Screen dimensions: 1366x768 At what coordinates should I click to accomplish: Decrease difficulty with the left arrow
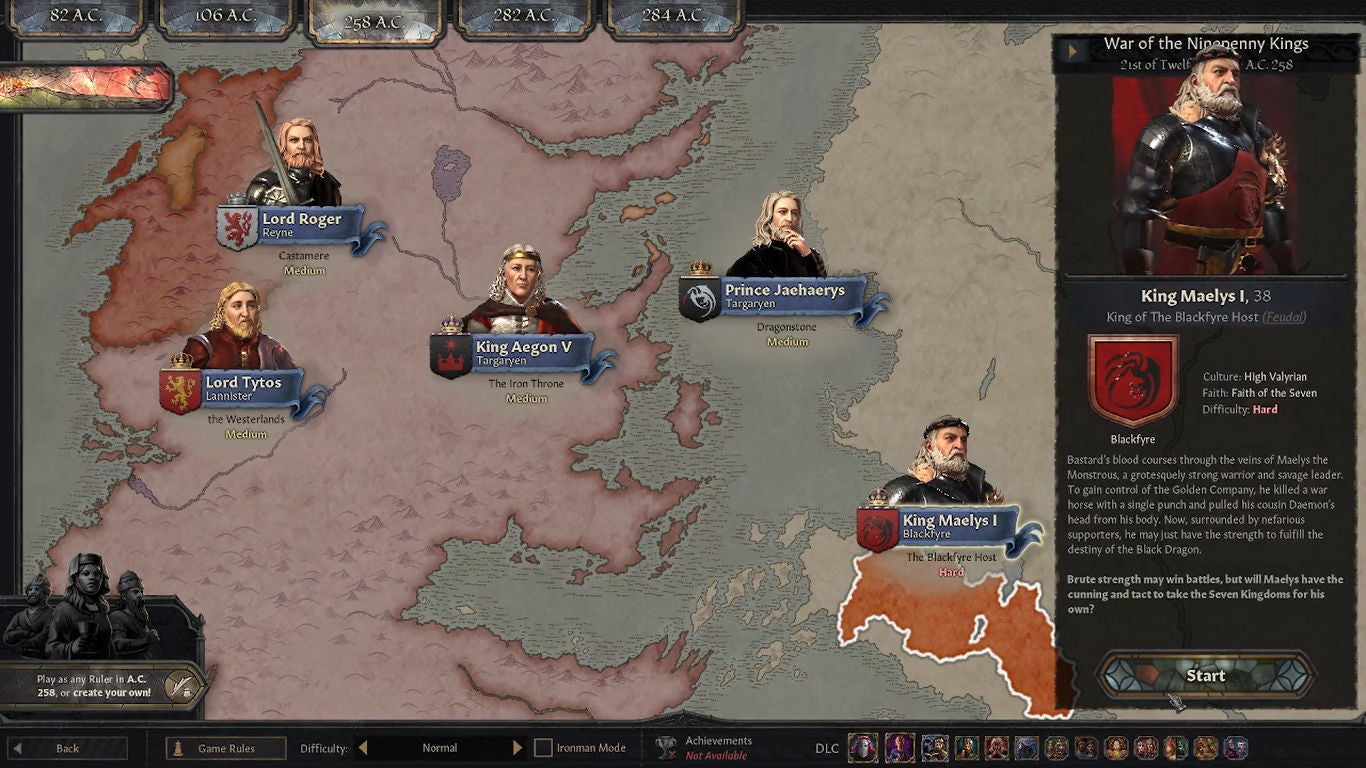(361, 746)
